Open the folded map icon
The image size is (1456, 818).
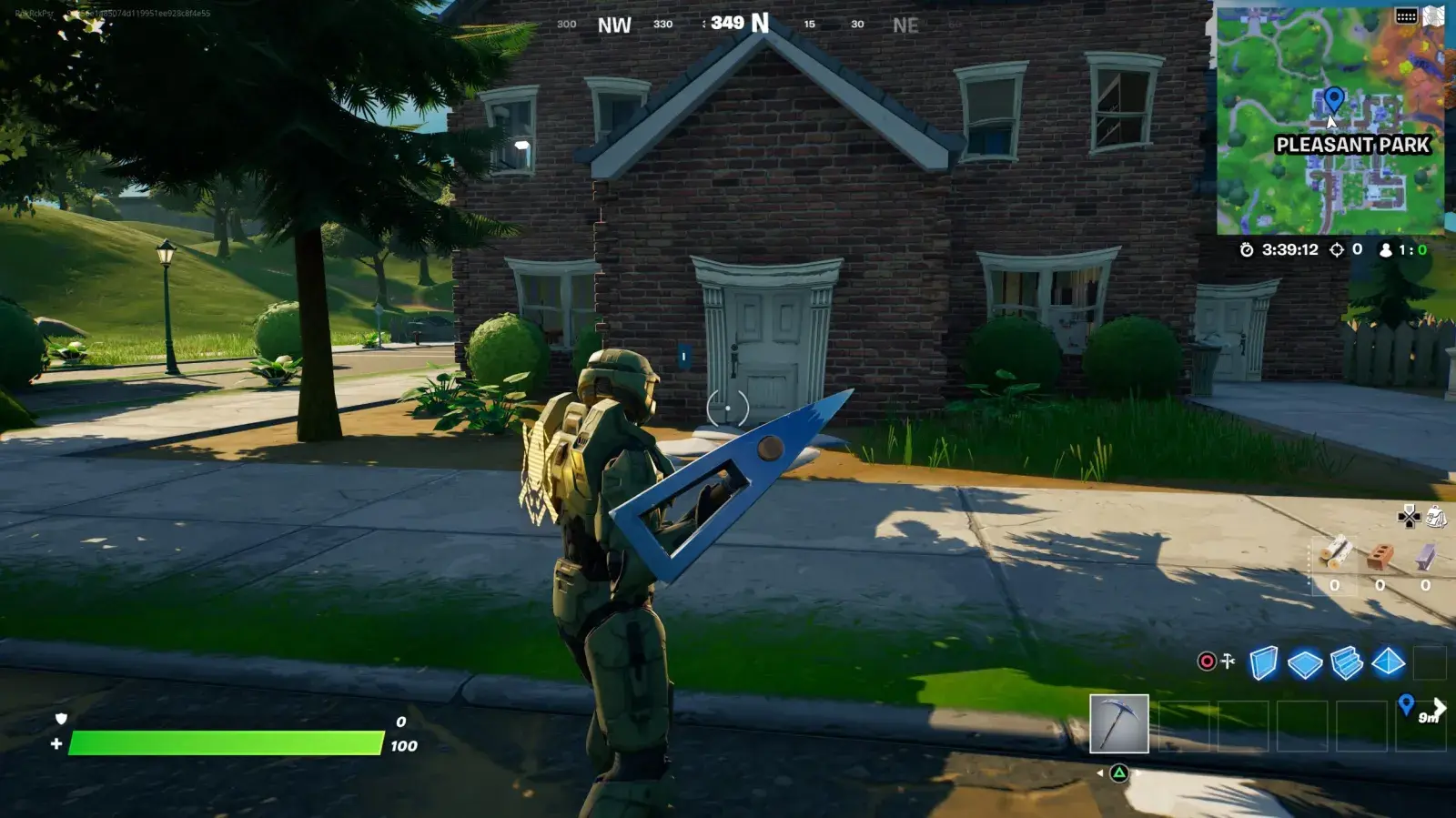(x=1434, y=15)
